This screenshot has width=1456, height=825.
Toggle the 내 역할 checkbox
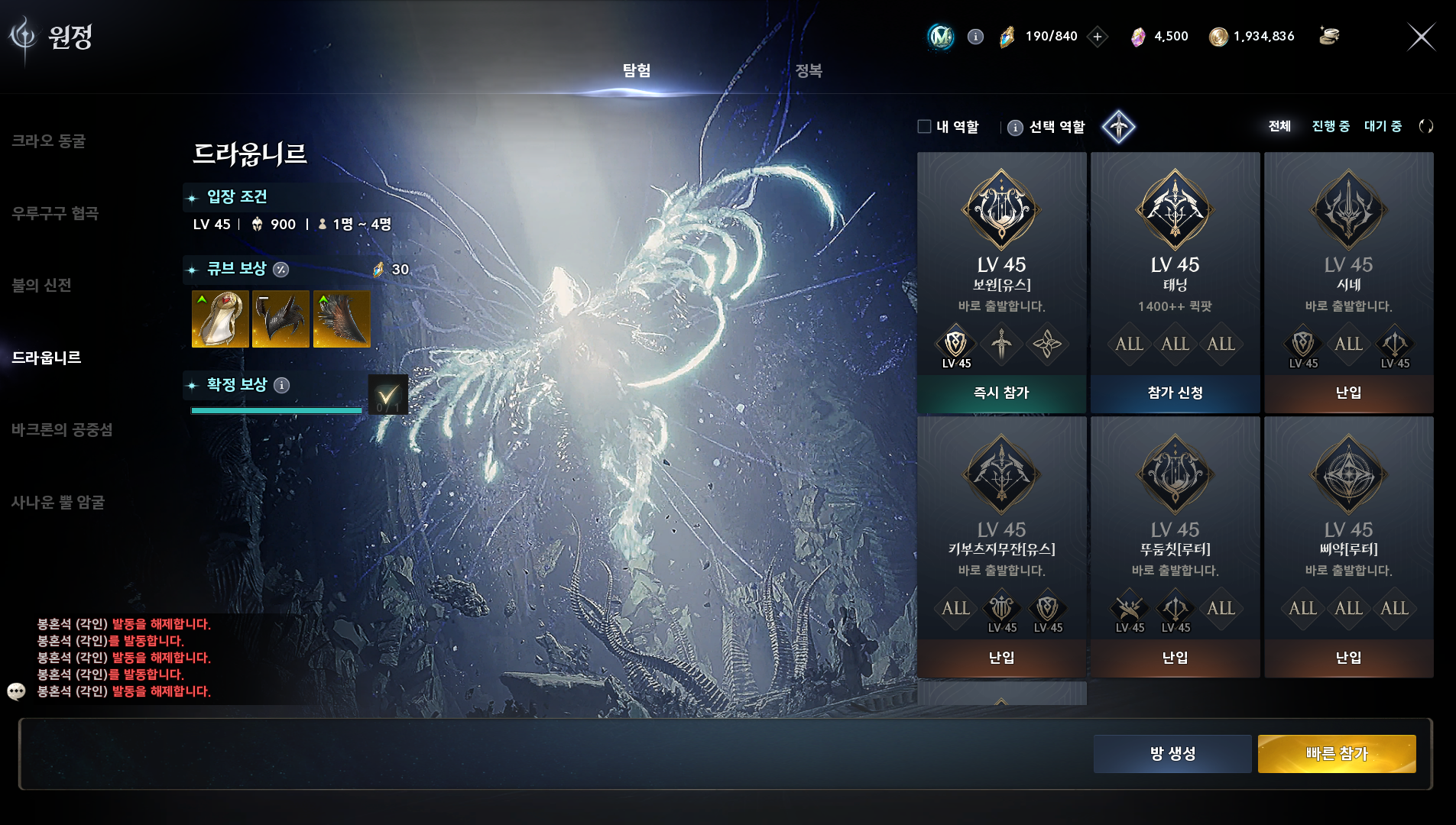(x=925, y=127)
